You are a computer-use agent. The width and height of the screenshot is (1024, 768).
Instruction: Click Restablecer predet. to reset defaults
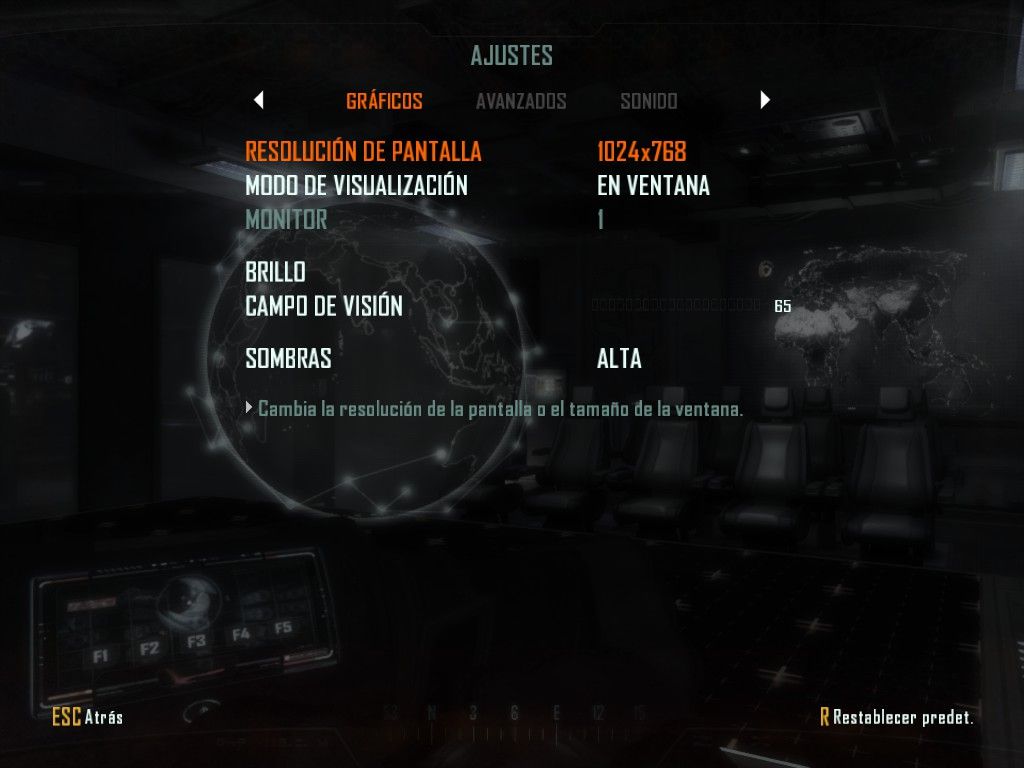pyautogui.click(x=896, y=716)
